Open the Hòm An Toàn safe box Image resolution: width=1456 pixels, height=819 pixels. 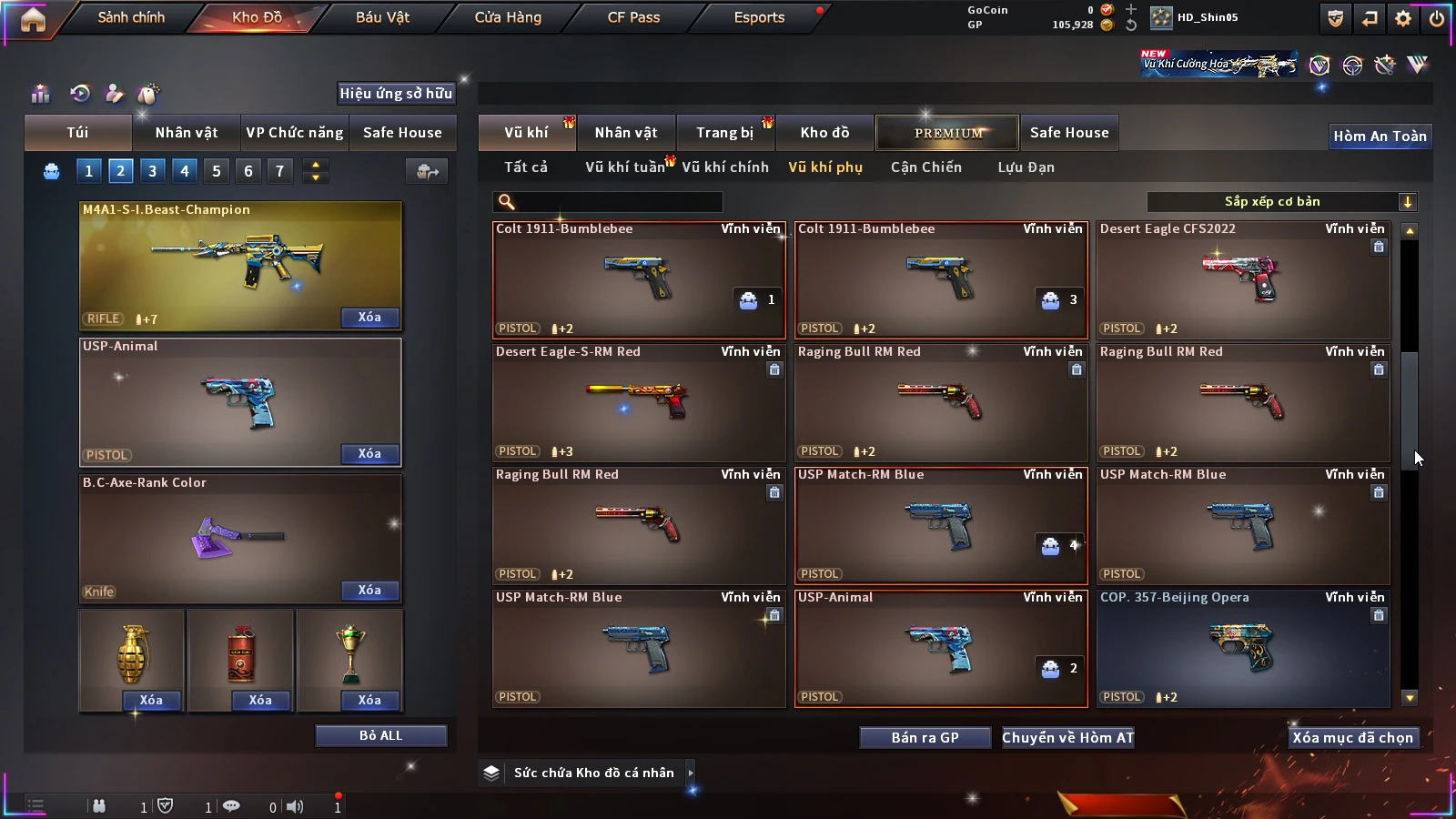pyautogui.click(x=1380, y=136)
